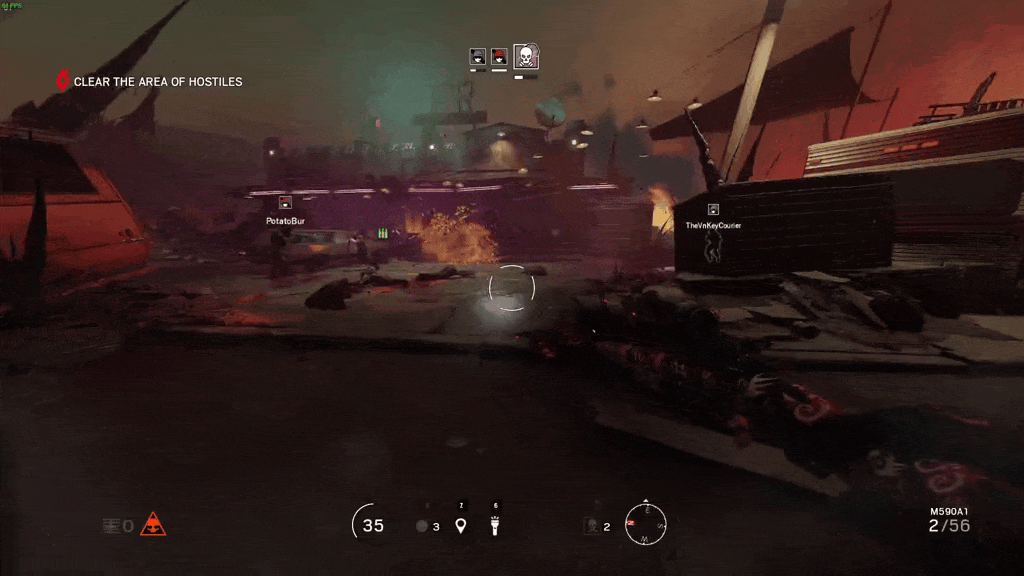Image resolution: width=1024 pixels, height=576 pixels.
Task: Click the Clear the Area of Hostiles objective
Action: tap(157, 82)
